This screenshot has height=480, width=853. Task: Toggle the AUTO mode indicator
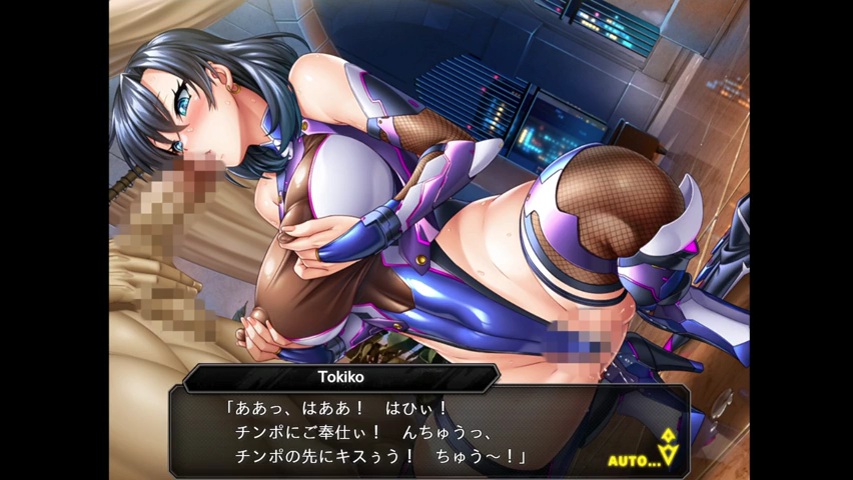point(634,460)
